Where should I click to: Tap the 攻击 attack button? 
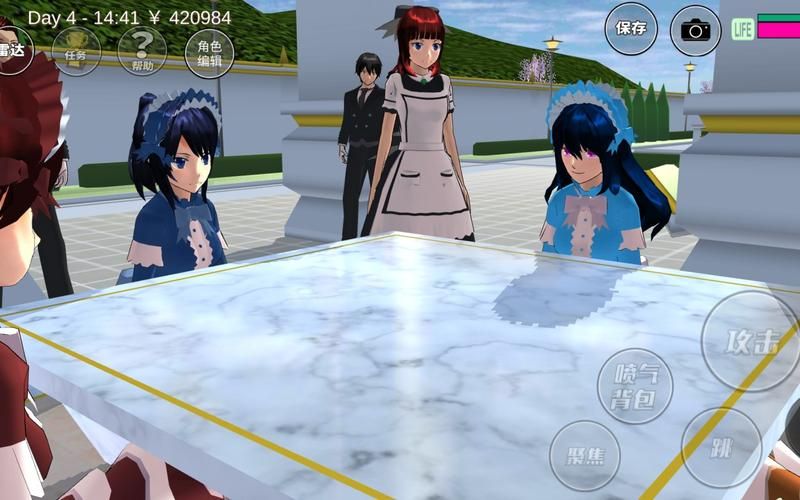coord(750,341)
